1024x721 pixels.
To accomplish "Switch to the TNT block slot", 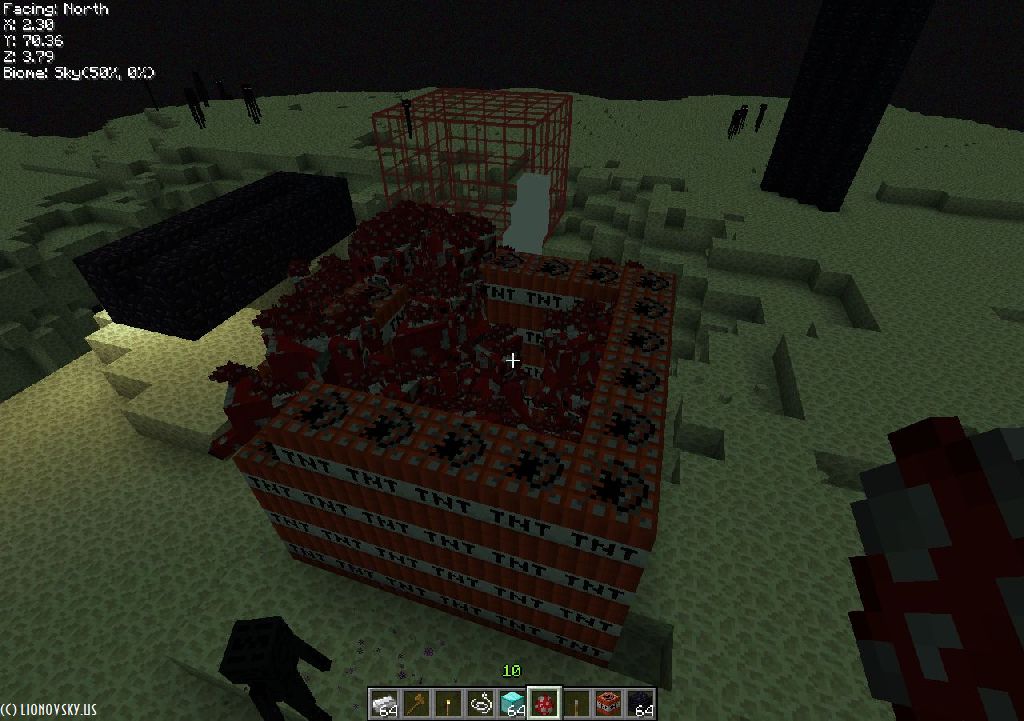I will (x=608, y=704).
